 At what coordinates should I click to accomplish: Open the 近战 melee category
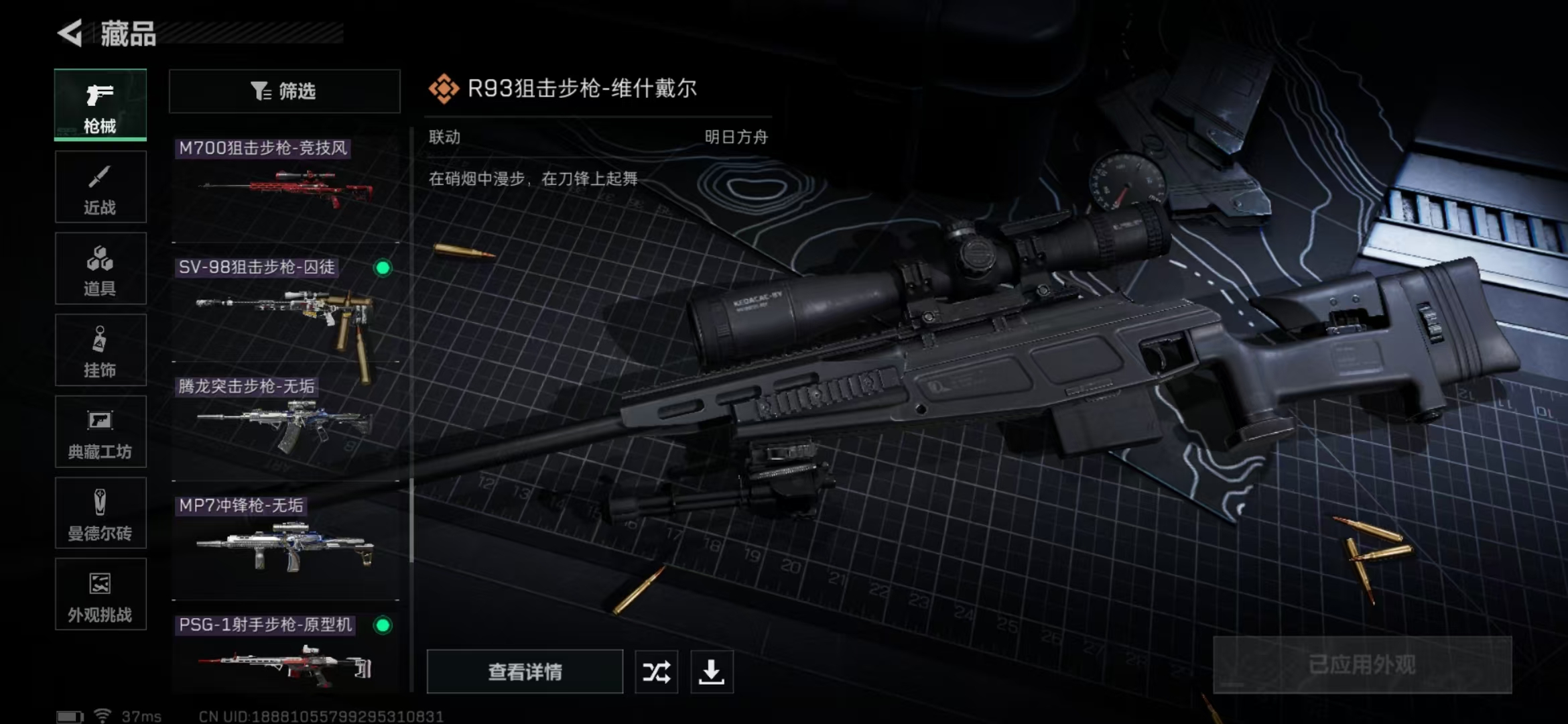click(x=101, y=187)
